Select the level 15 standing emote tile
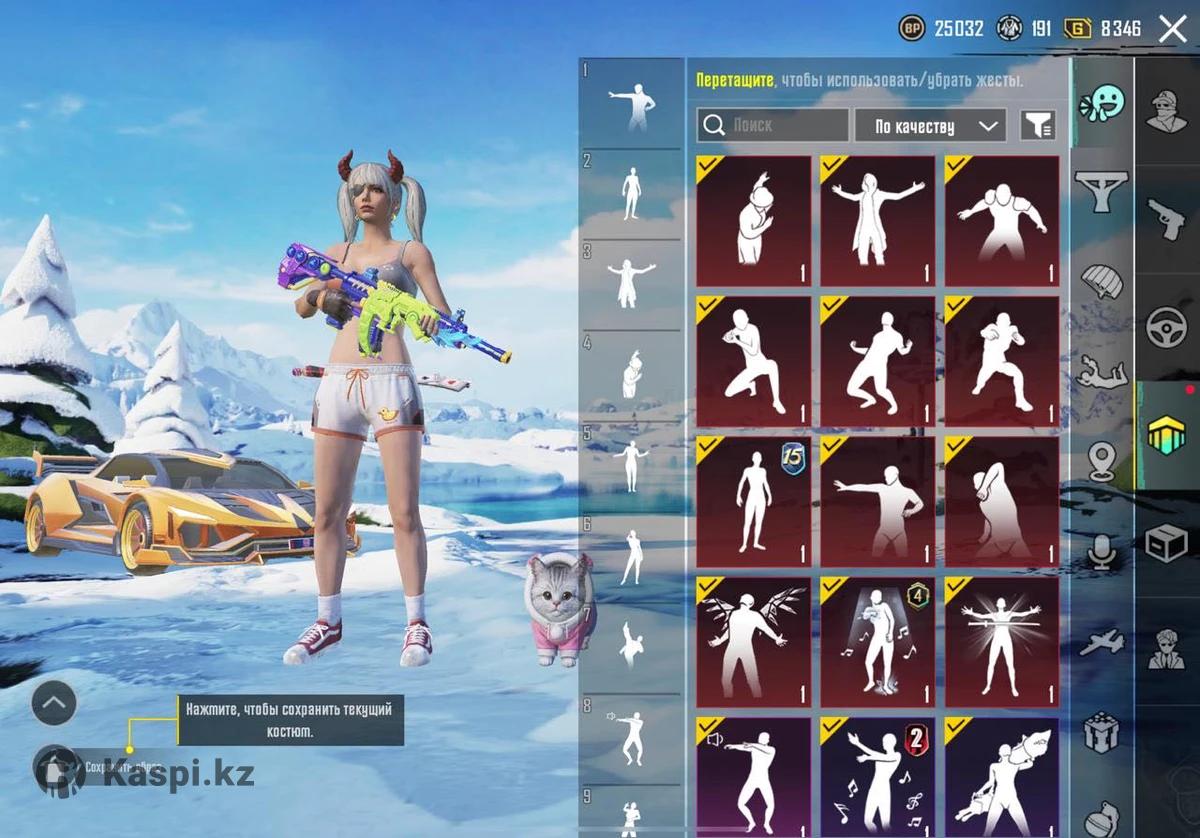 [x=753, y=502]
